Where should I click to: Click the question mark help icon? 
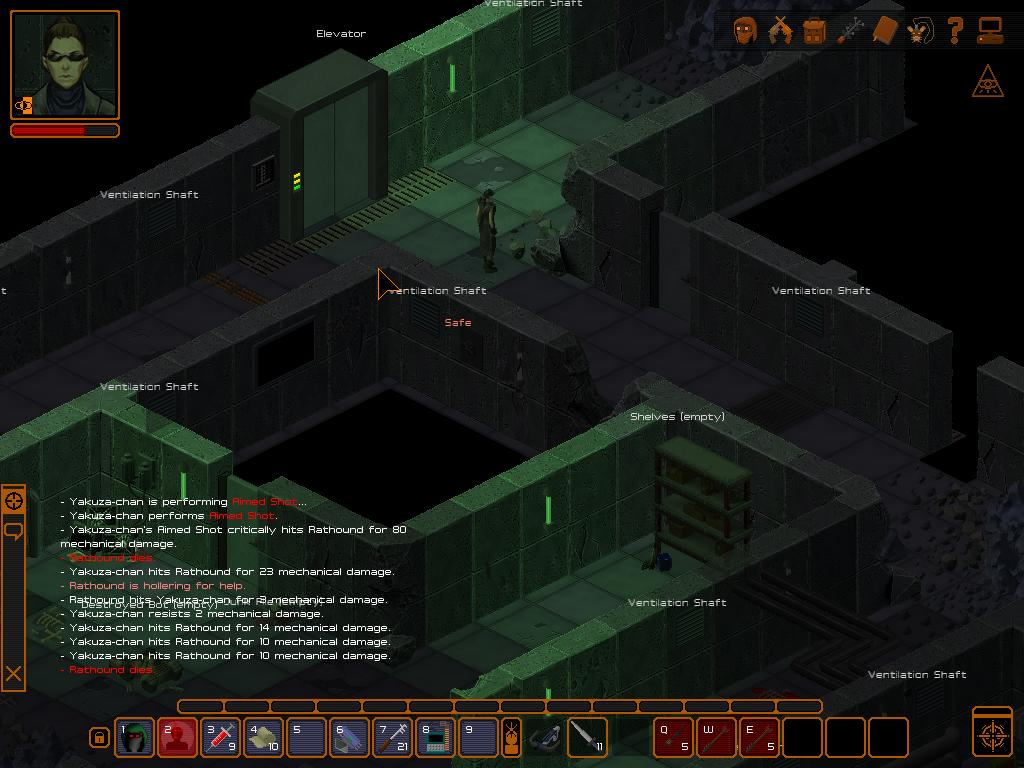point(955,31)
